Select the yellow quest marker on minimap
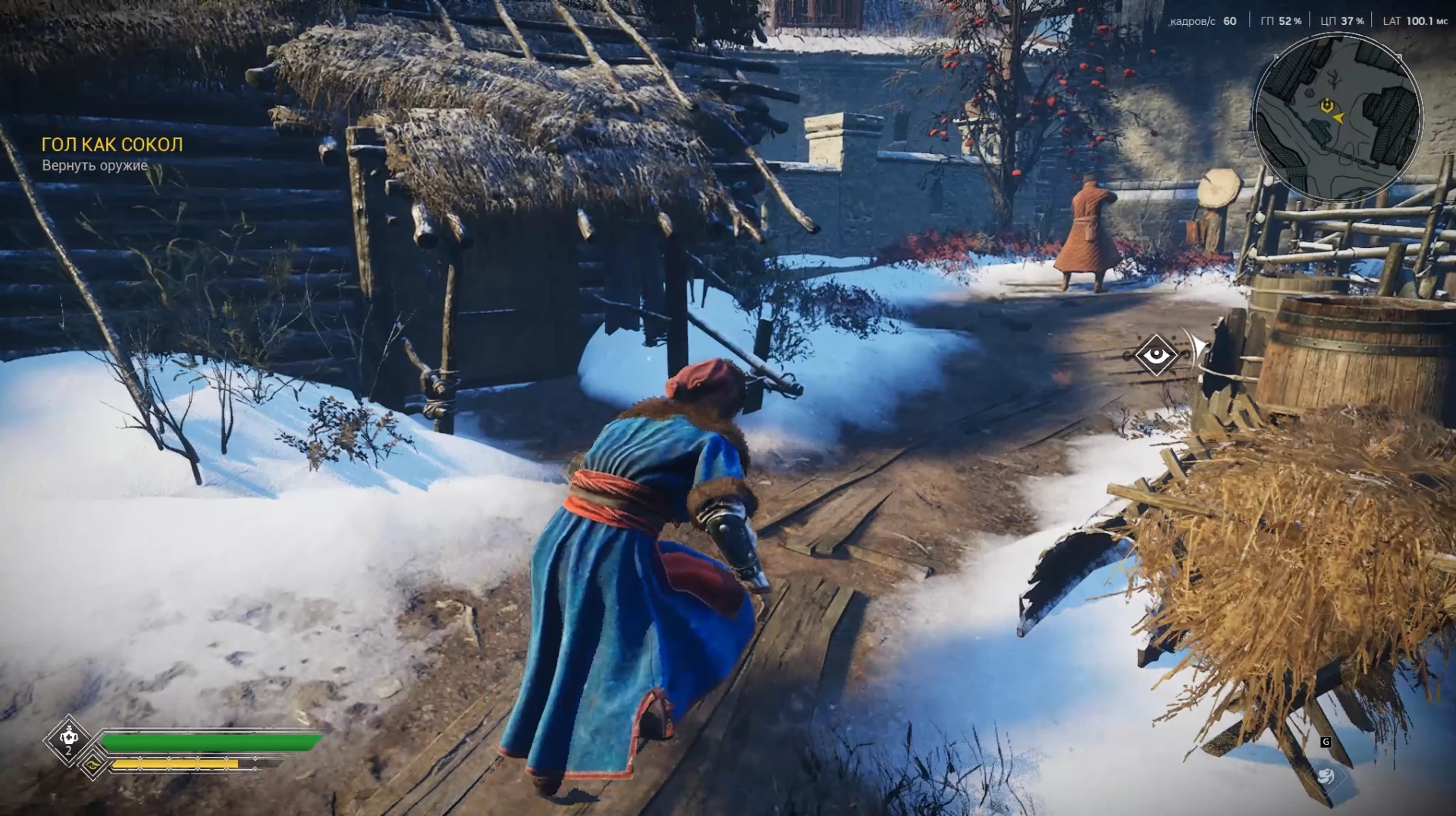The image size is (1456, 816). pyautogui.click(x=1326, y=105)
